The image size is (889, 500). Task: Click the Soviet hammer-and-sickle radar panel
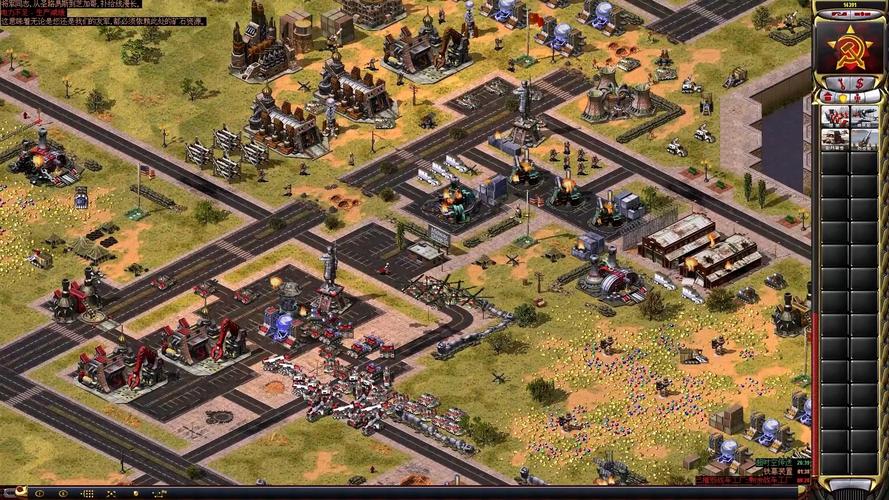[x=848, y=46]
